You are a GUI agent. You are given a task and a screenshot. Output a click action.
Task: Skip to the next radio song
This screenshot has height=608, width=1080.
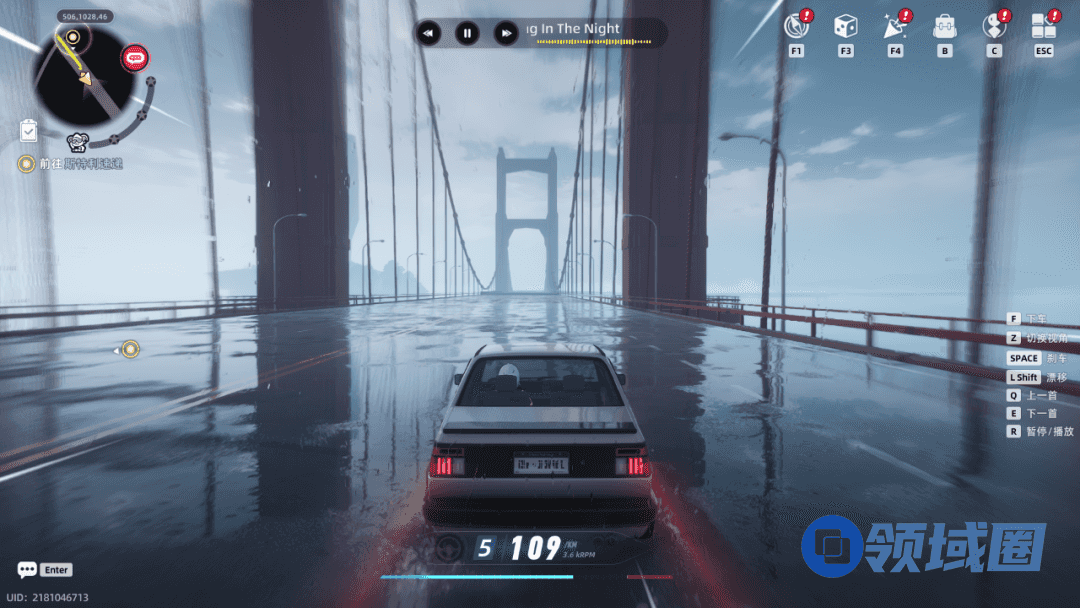click(507, 33)
